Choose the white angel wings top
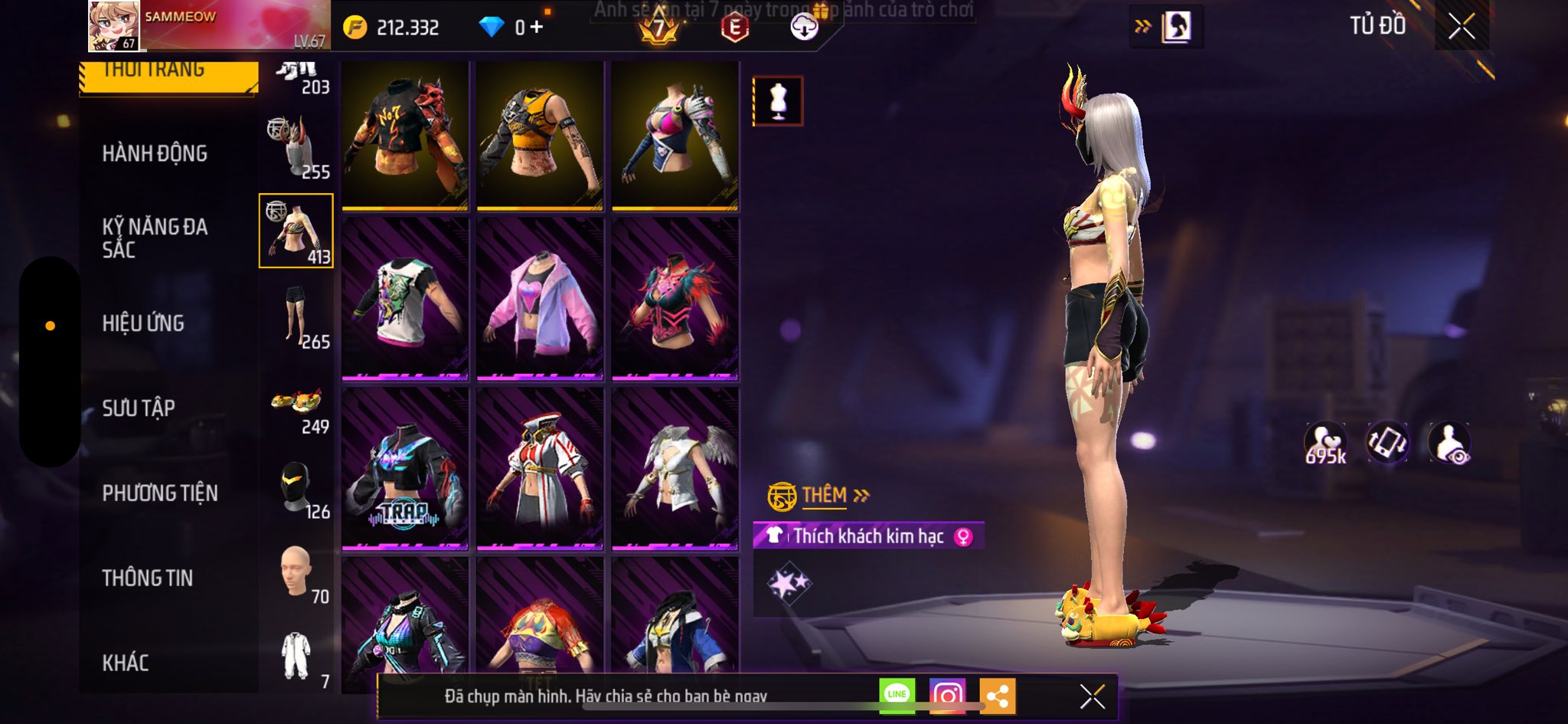The height and width of the screenshot is (724, 1568). [x=675, y=469]
